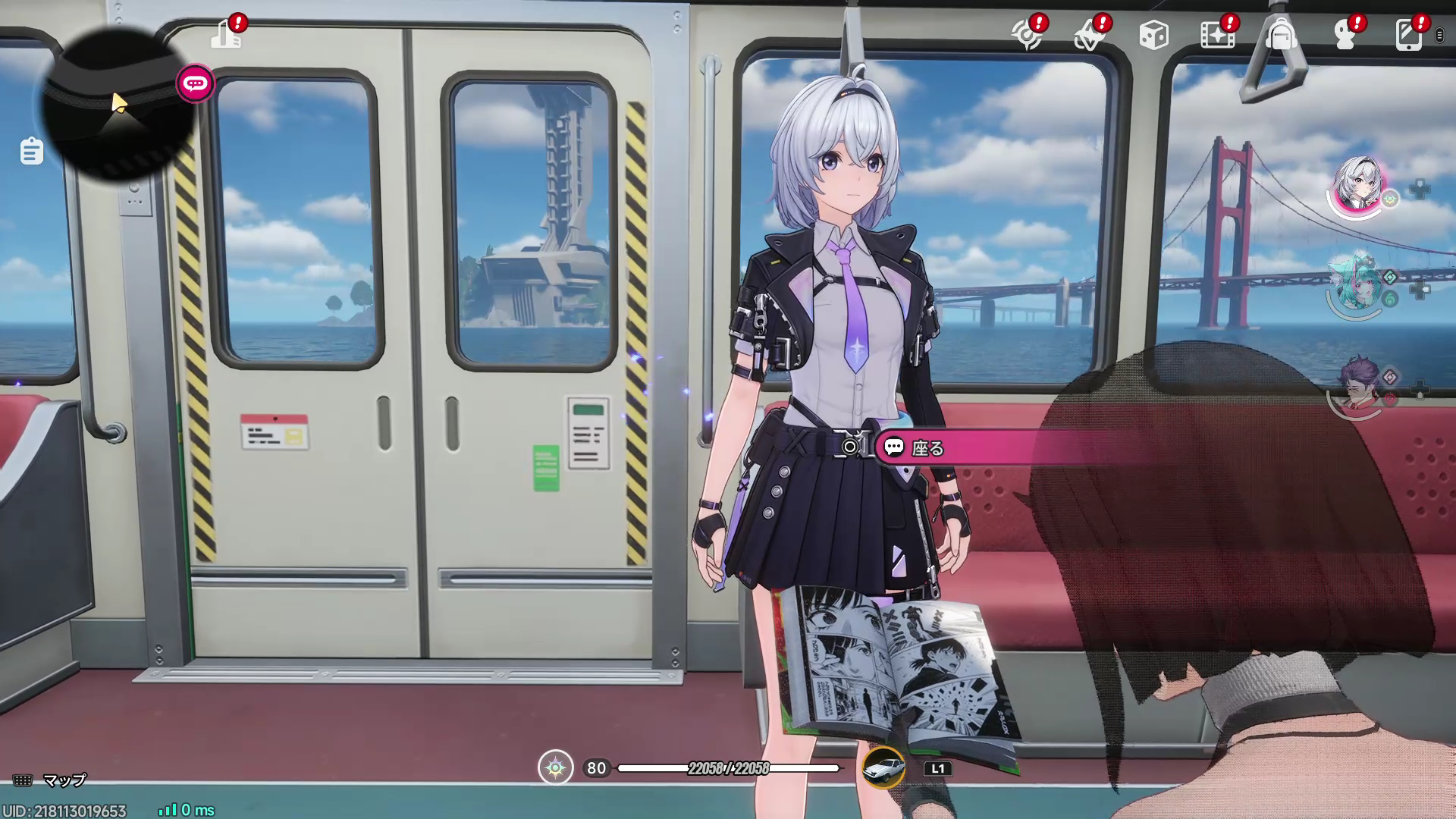Open the backpack inventory
The height and width of the screenshot is (819, 1456).
1281,35
